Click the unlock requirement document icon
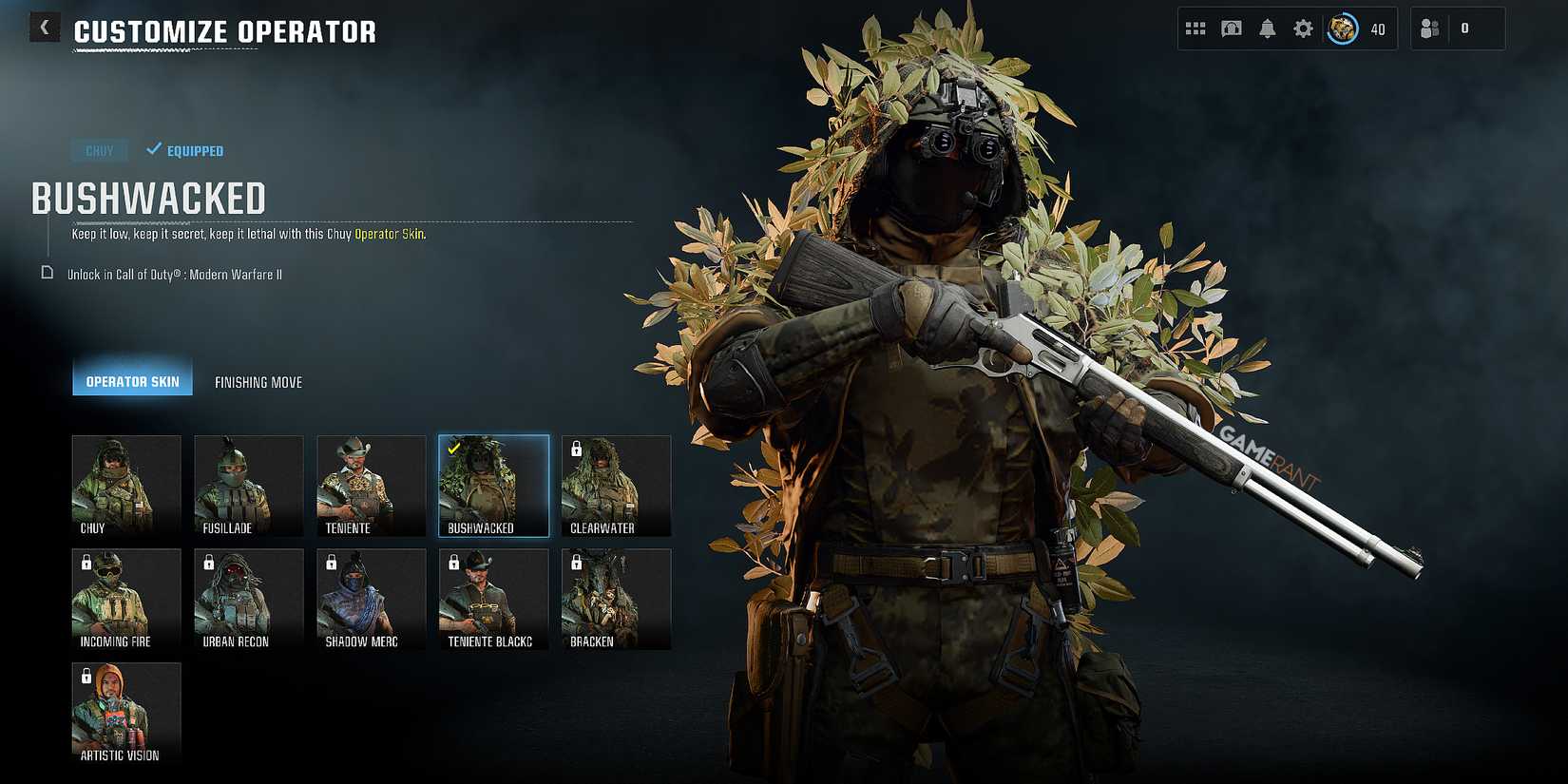Viewport: 1568px width, 784px height. (x=46, y=273)
